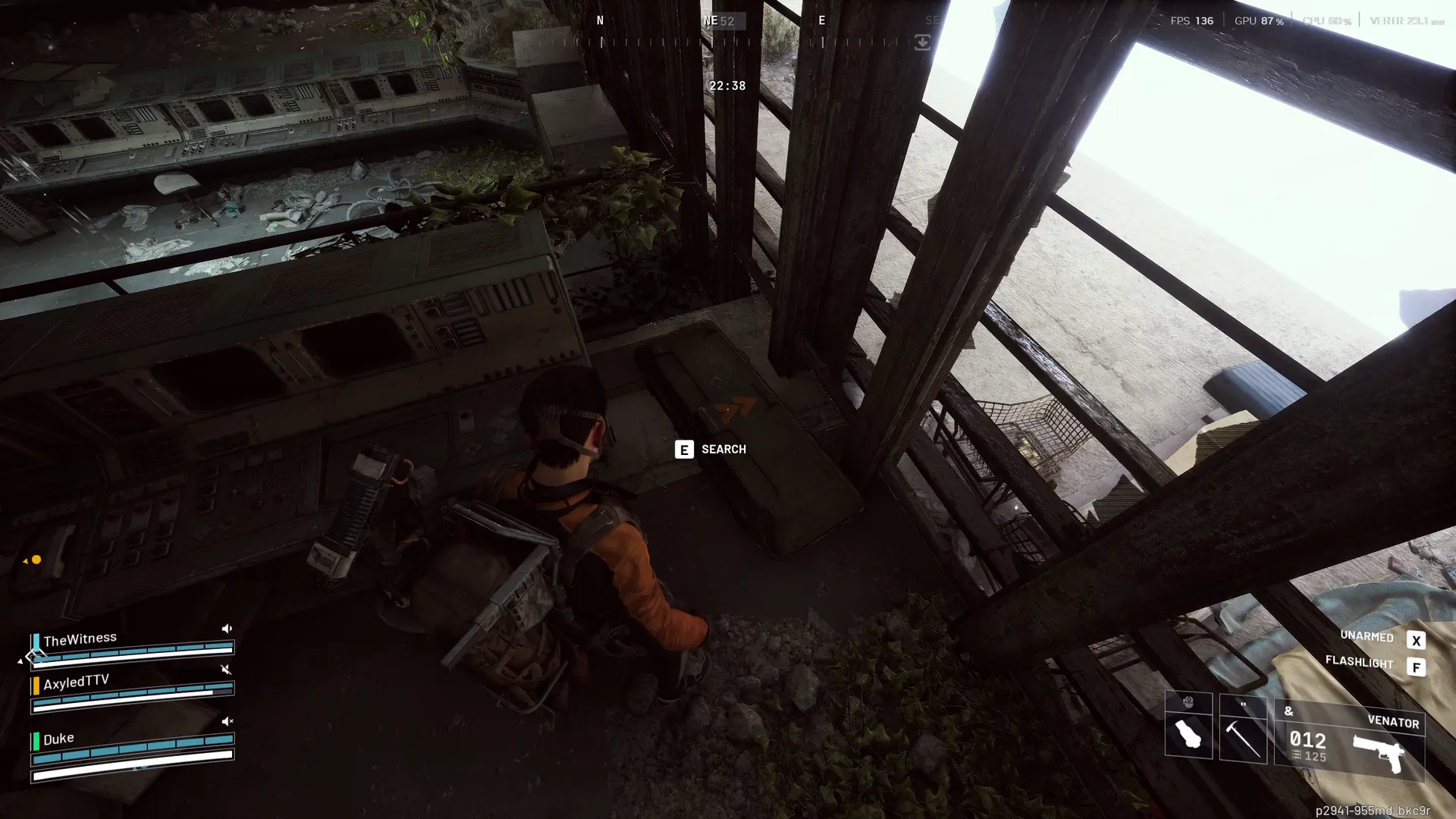Click the extraction marker on the compass

coord(922,42)
